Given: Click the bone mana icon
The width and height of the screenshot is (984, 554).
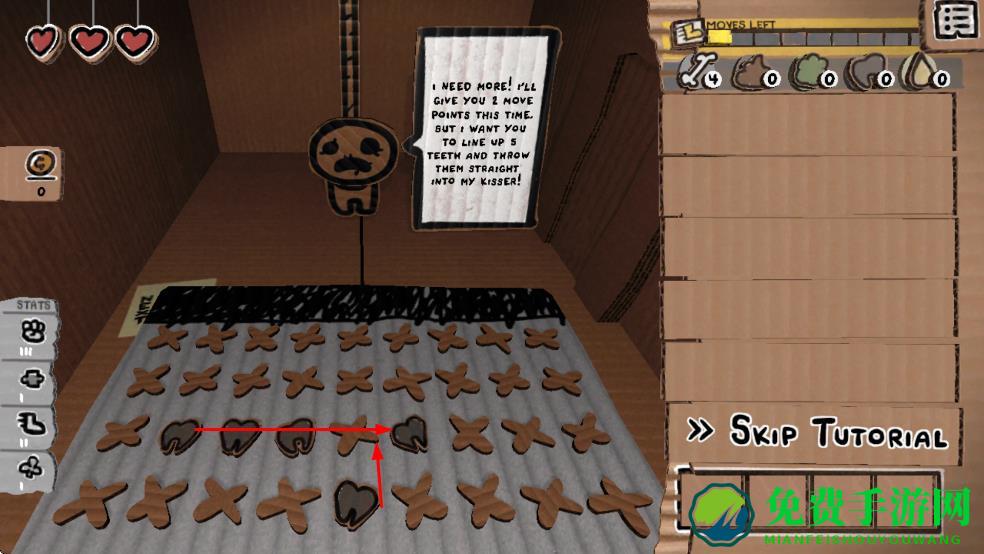Looking at the screenshot, I should click(x=697, y=72).
